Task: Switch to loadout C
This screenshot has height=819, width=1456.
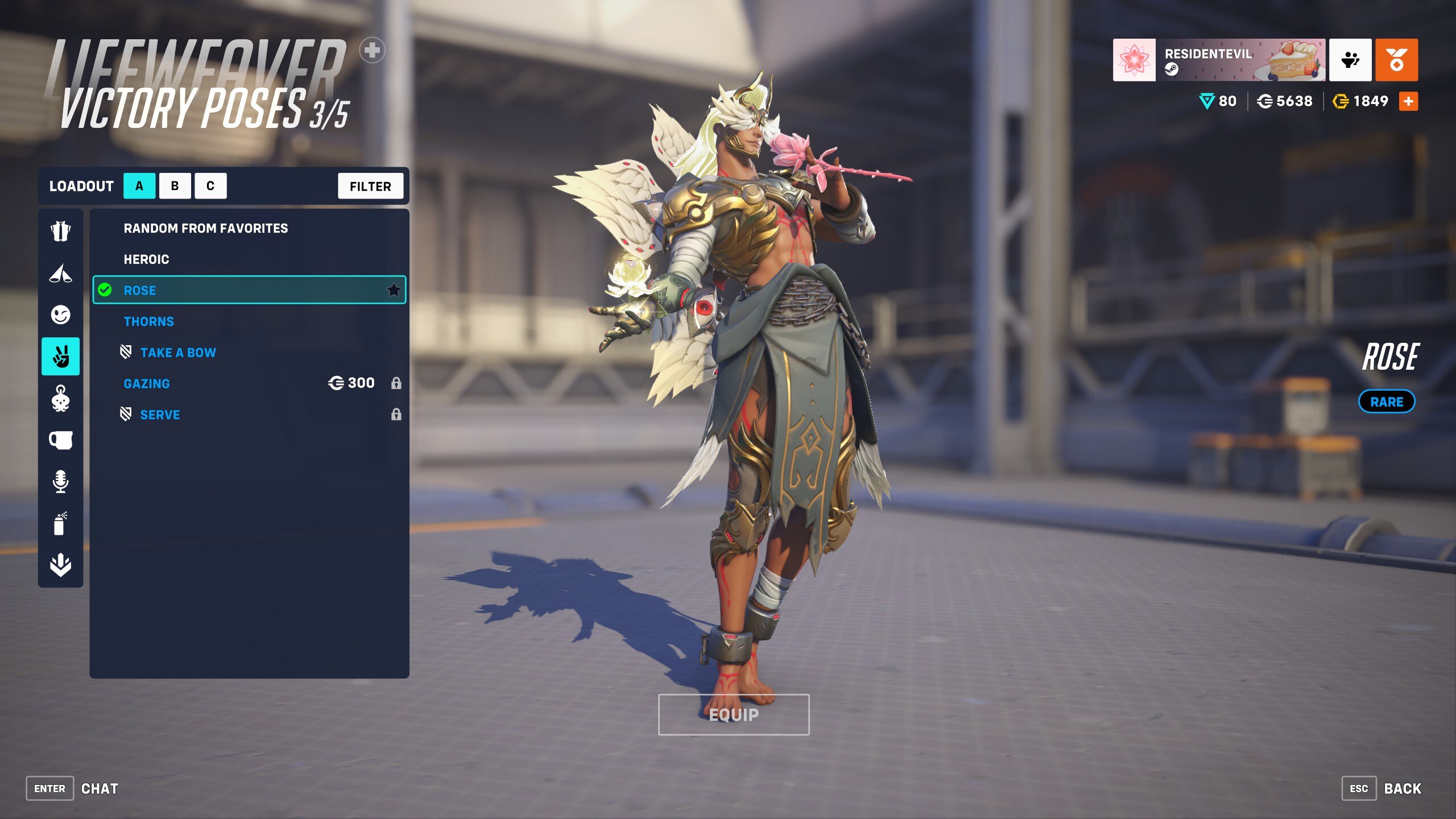Action: 210,186
